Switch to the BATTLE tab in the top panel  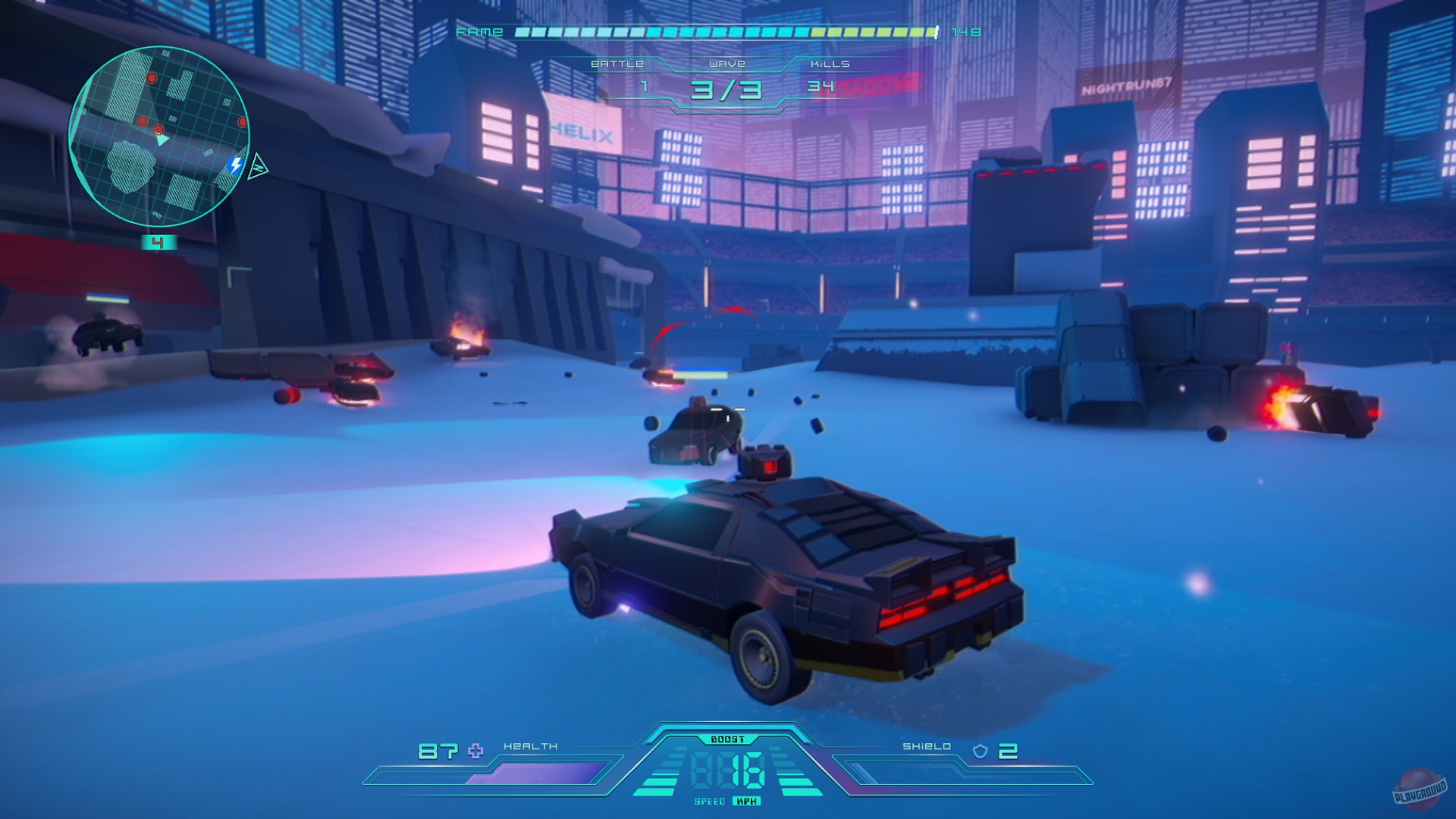point(617,65)
